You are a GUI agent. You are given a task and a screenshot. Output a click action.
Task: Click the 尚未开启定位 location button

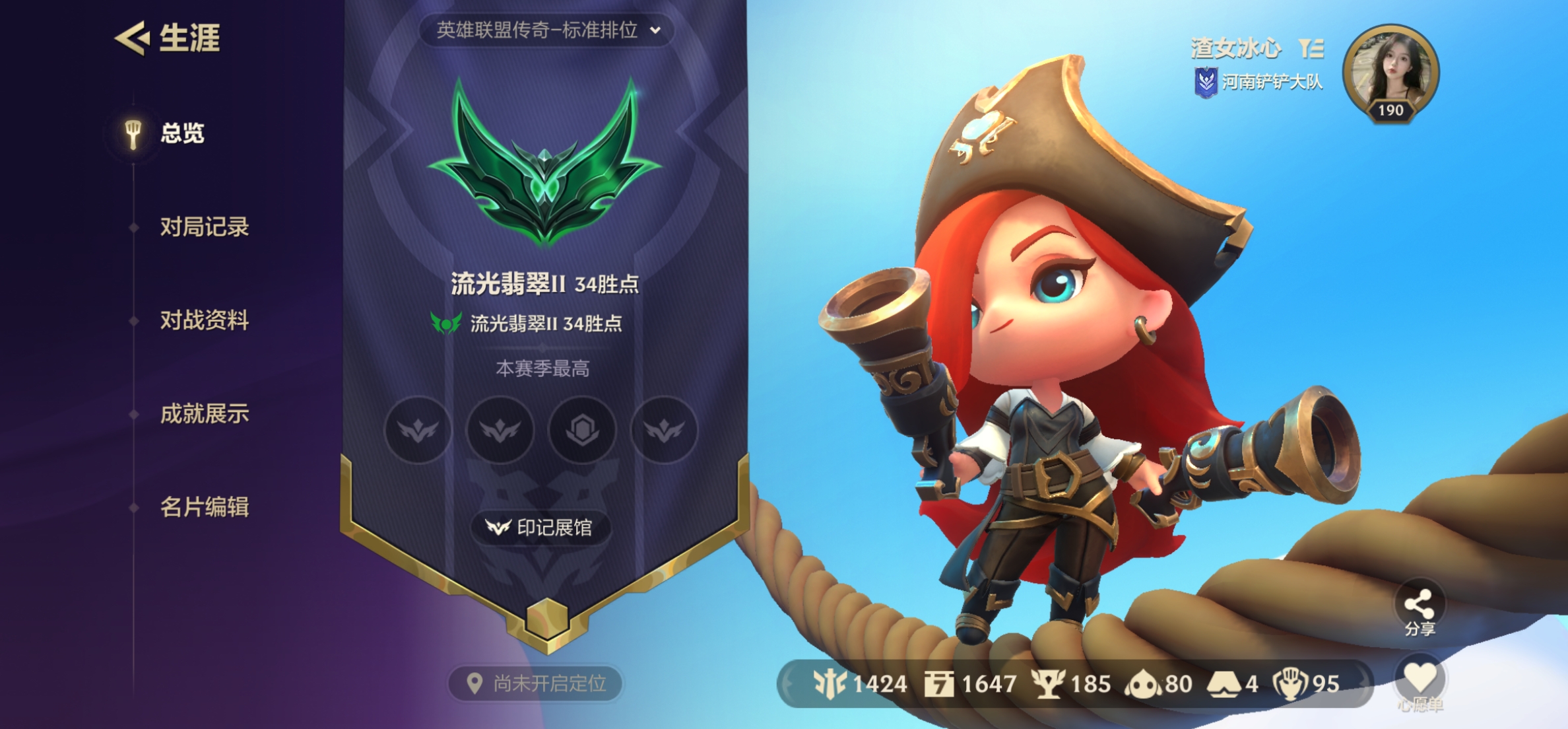[x=537, y=683]
